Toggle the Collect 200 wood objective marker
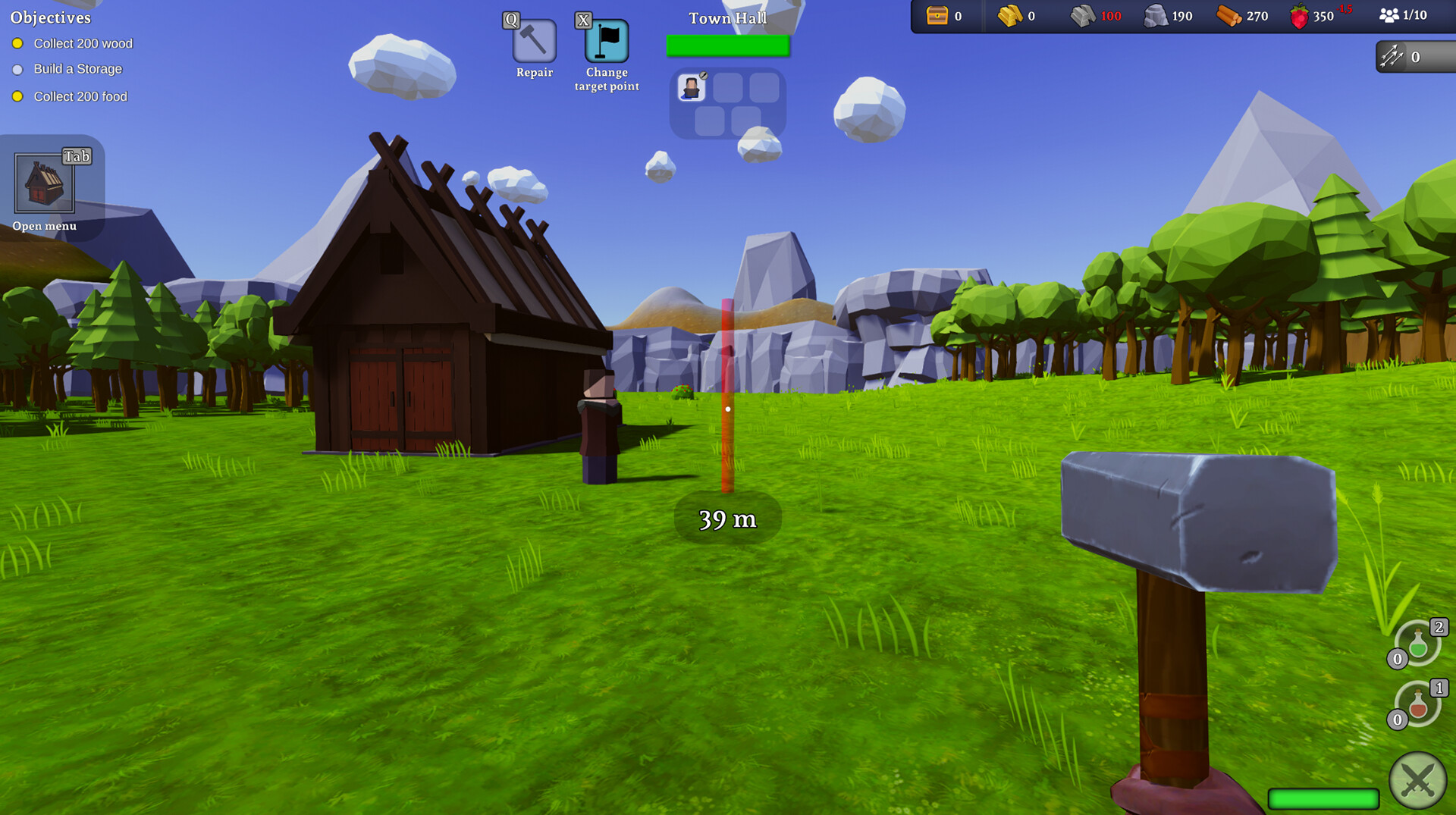The height and width of the screenshot is (815, 1456). (x=17, y=44)
